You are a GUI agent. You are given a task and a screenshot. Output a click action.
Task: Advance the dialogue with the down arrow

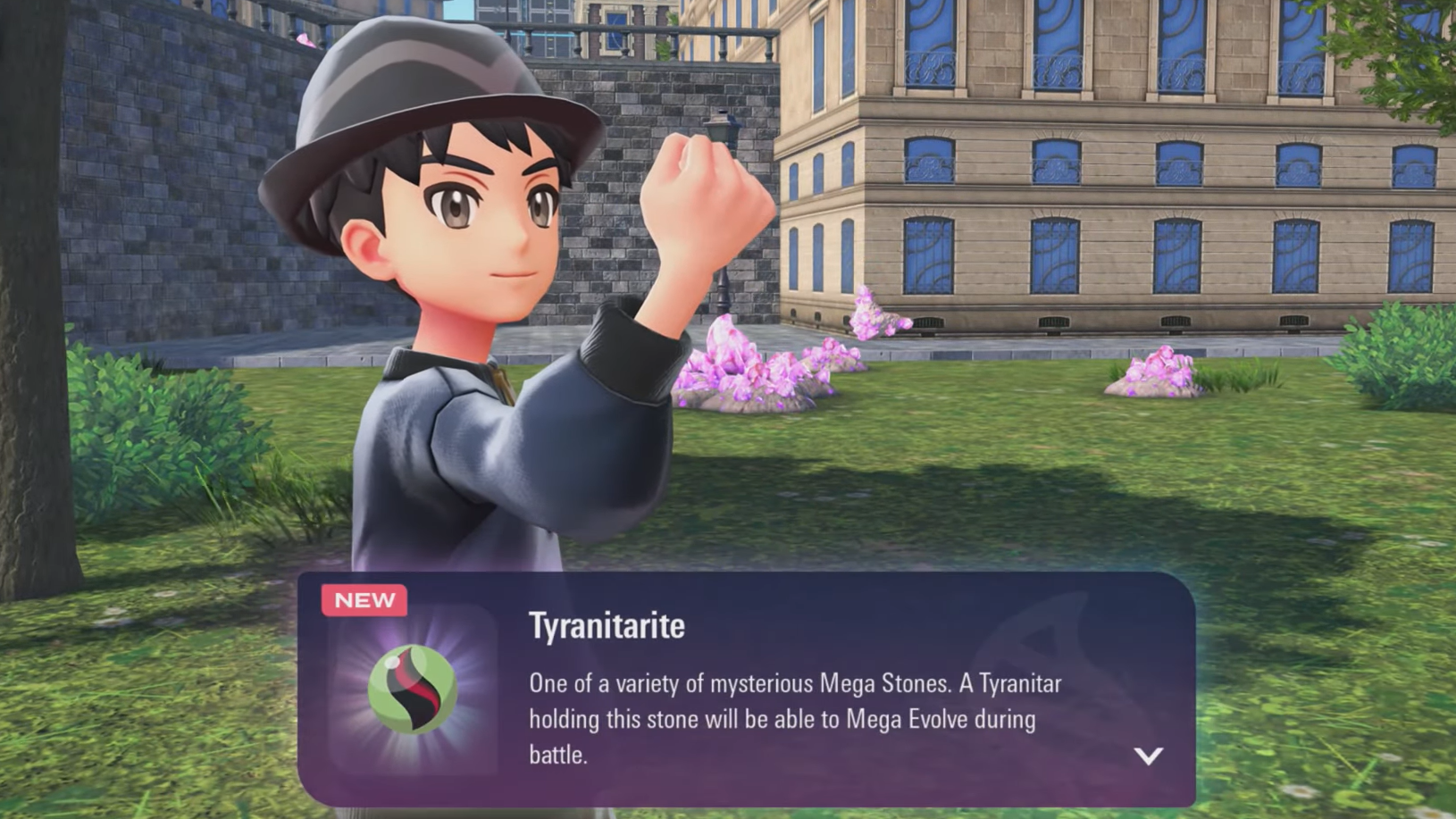point(1148,756)
